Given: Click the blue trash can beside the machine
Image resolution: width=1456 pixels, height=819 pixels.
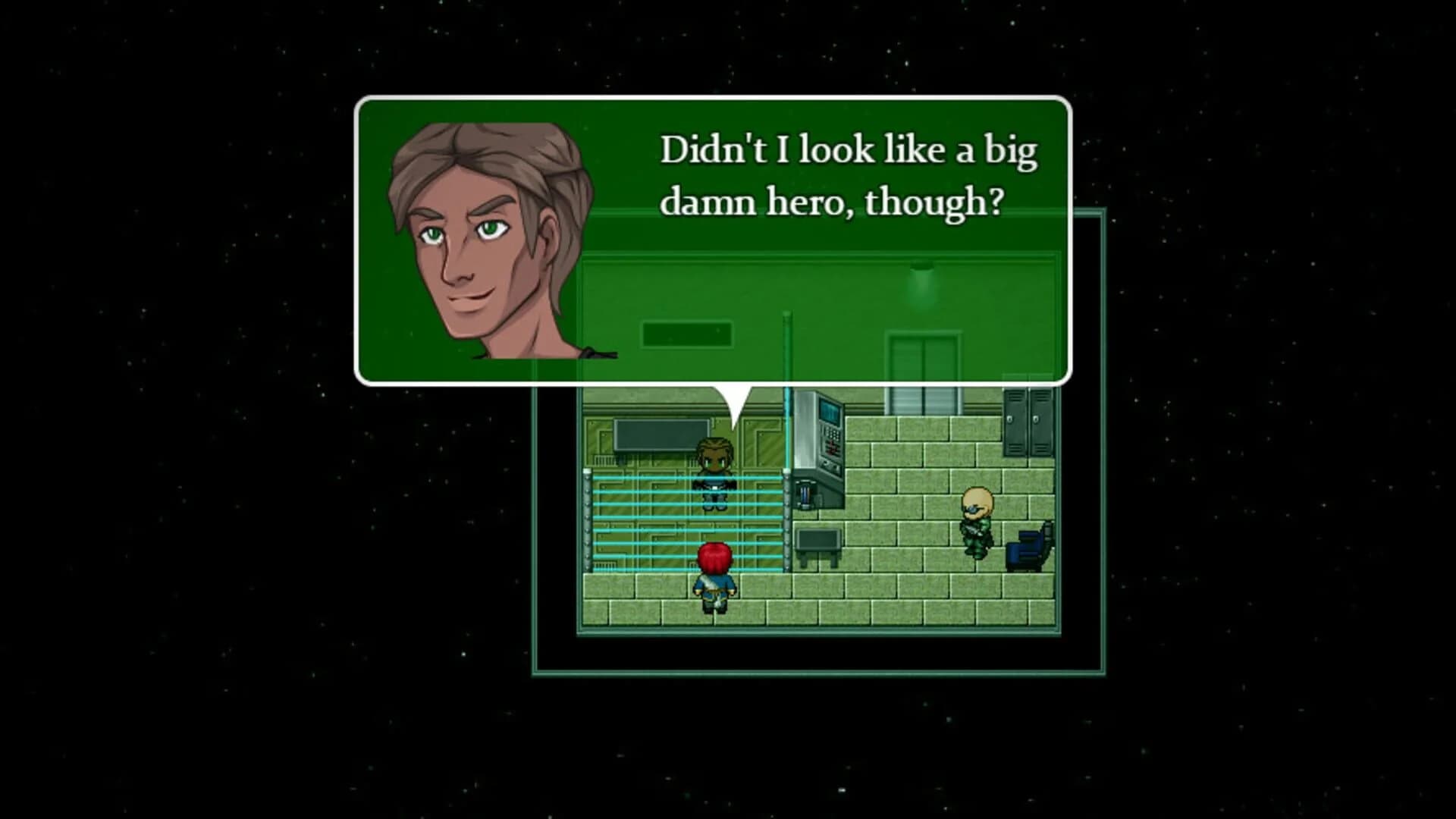Looking at the screenshot, I should pyautogui.click(x=805, y=497).
